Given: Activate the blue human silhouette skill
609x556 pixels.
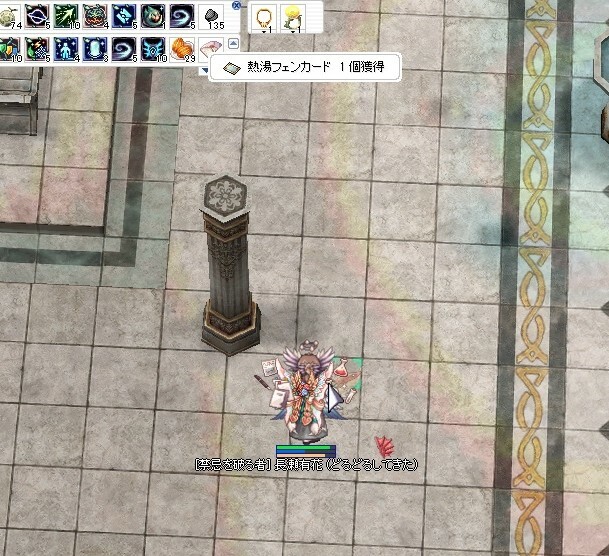Looking at the screenshot, I should 66,47.
